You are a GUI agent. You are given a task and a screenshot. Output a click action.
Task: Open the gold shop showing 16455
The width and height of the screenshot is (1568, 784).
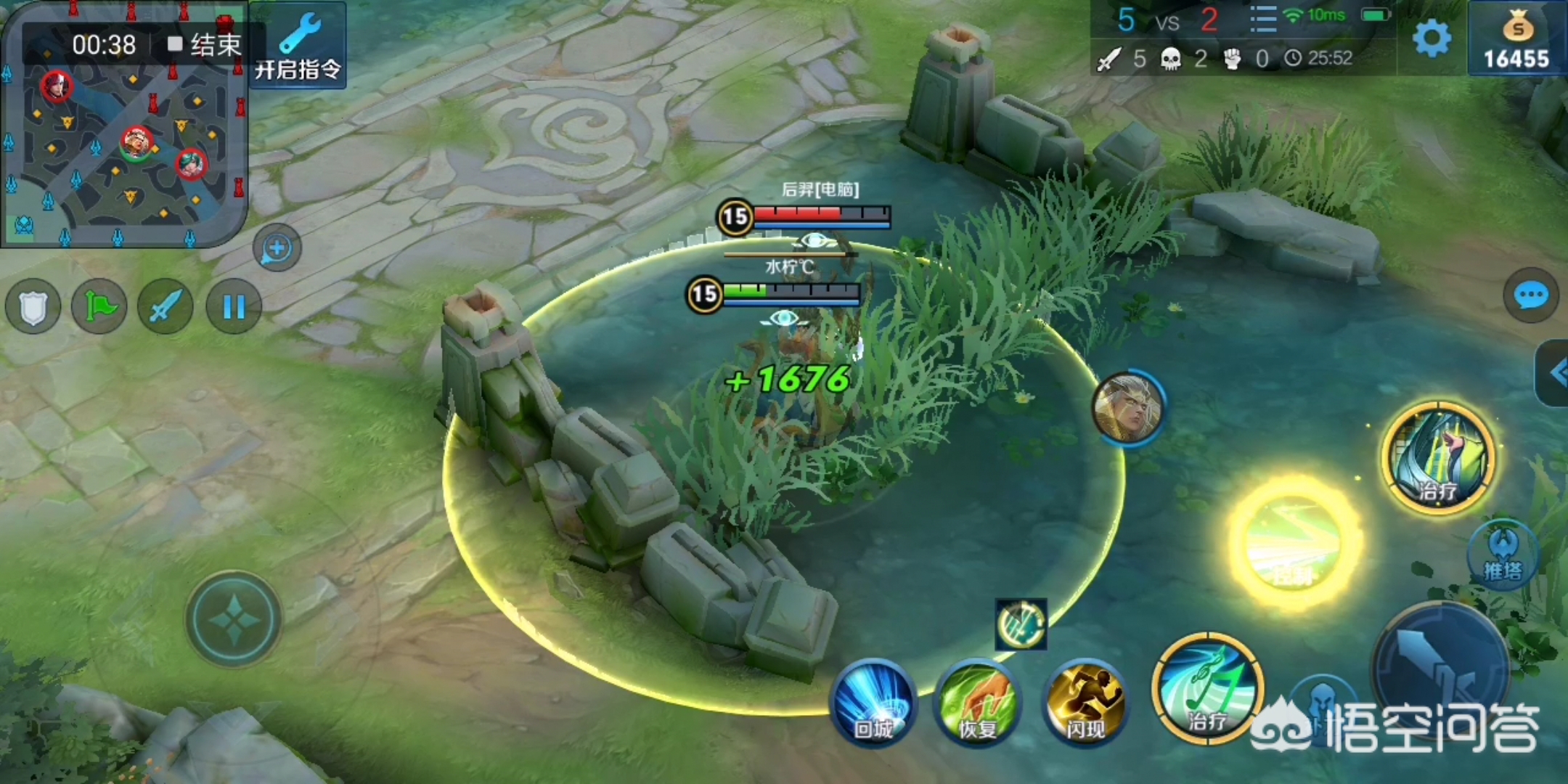point(1516,40)
